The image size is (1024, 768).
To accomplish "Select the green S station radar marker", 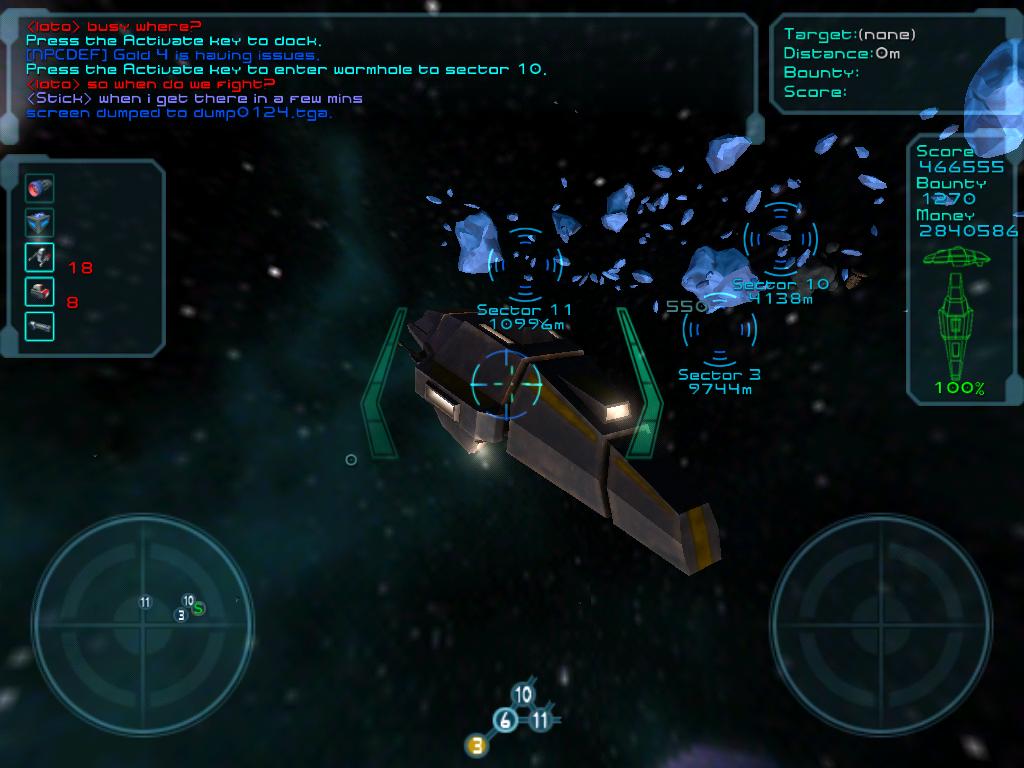I will (x=199, y=608).
